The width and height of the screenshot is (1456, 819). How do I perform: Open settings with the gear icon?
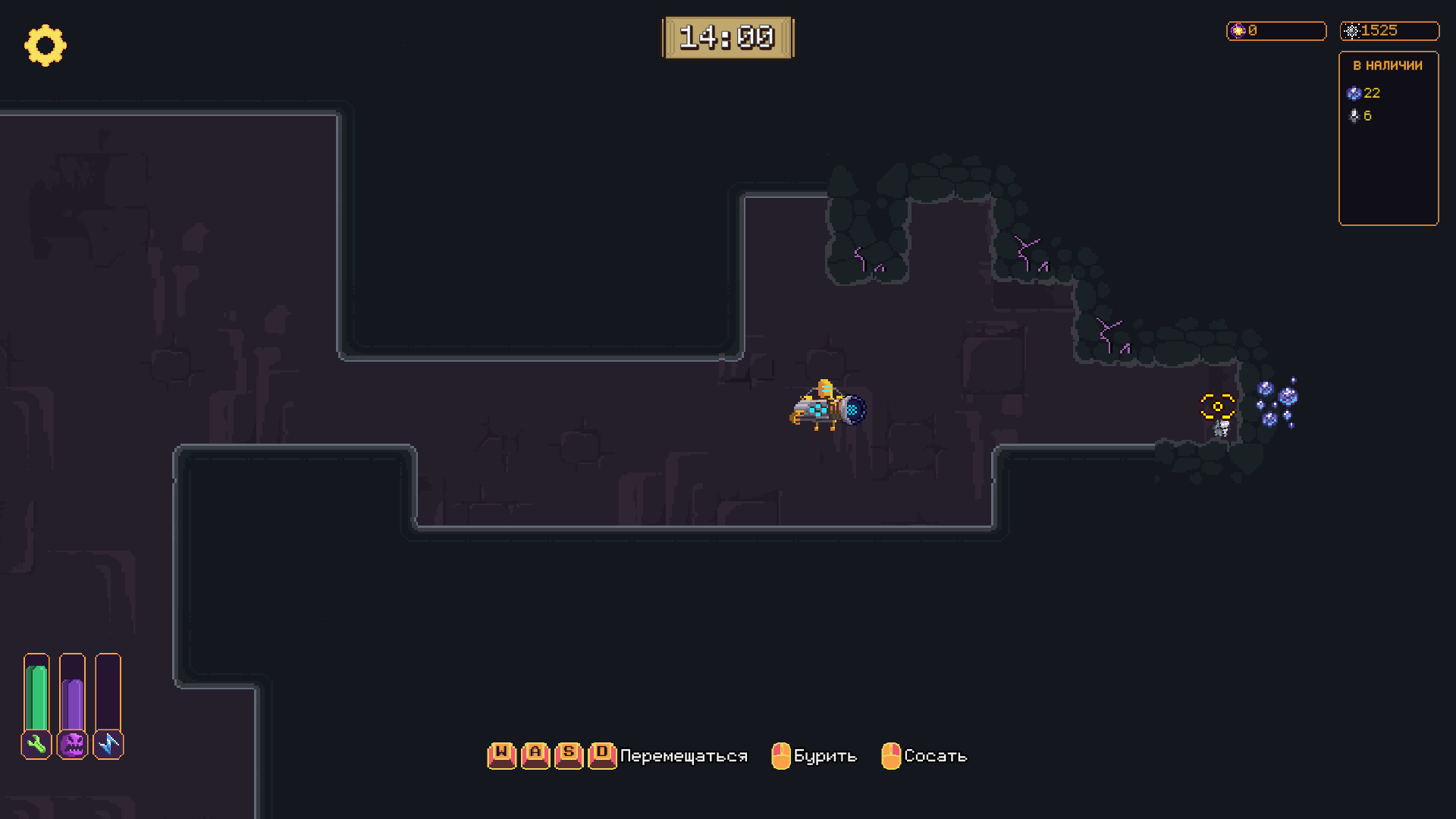point(45,45)
